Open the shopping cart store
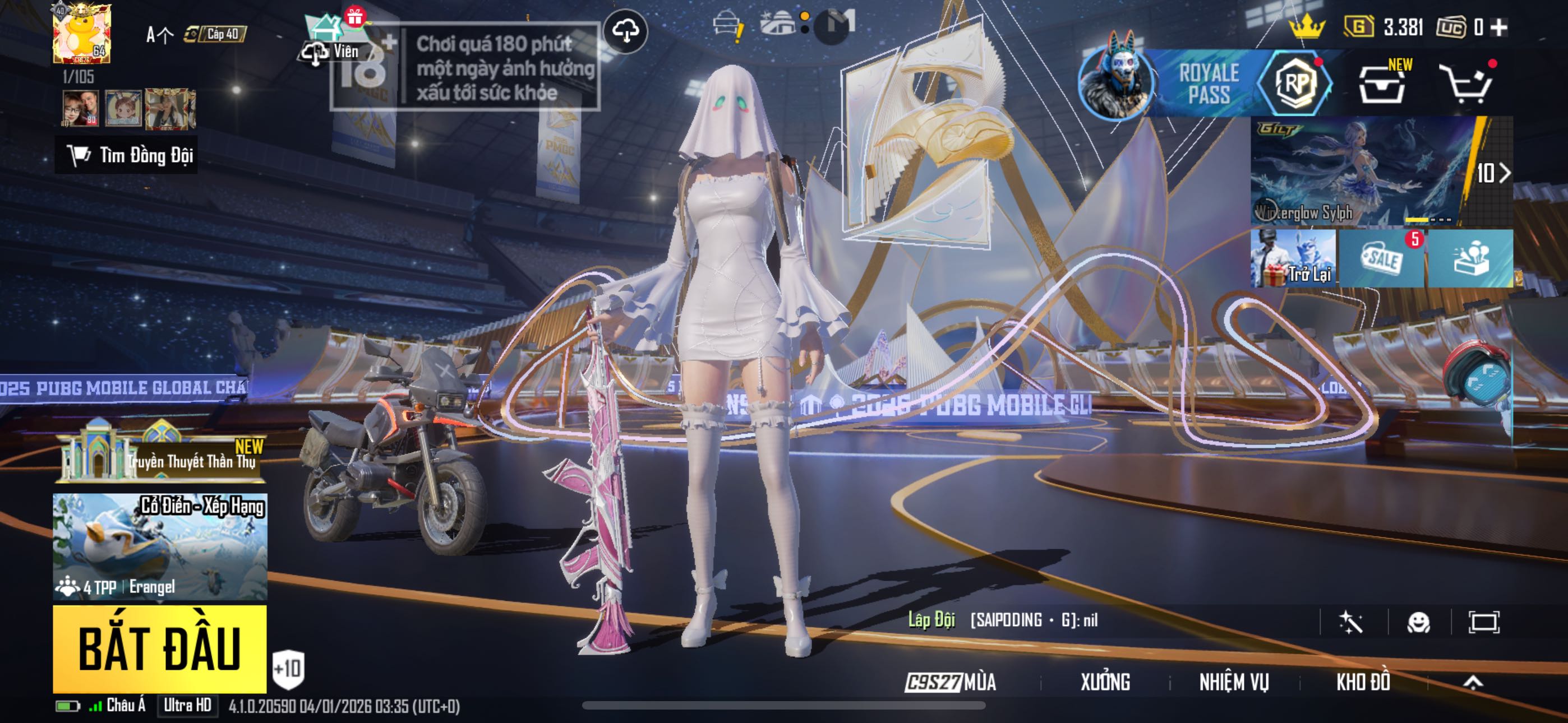This screenshot has height=723, width=1568. click(1466, 84)
